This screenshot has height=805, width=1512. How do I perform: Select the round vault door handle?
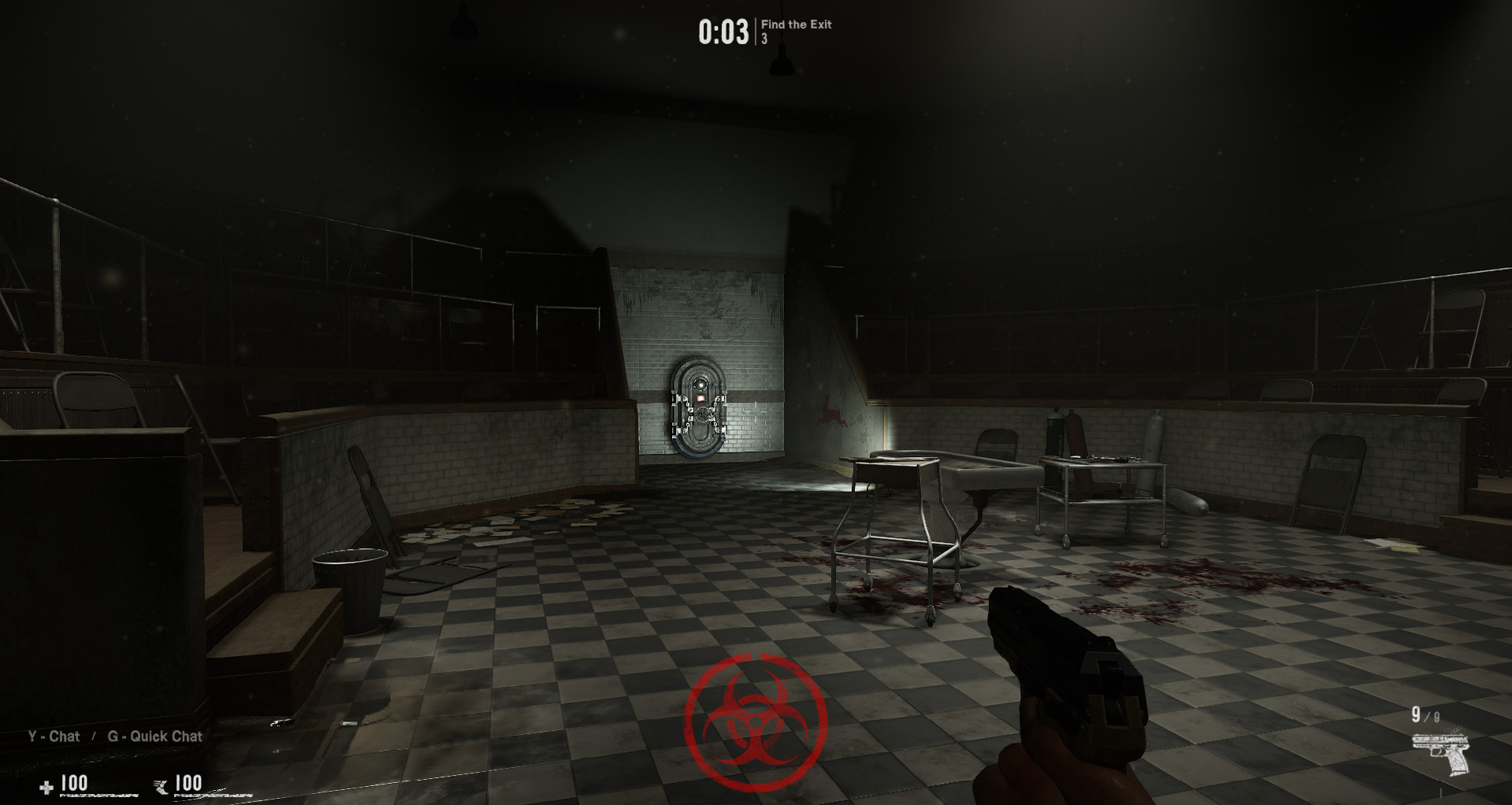(703, 415)
